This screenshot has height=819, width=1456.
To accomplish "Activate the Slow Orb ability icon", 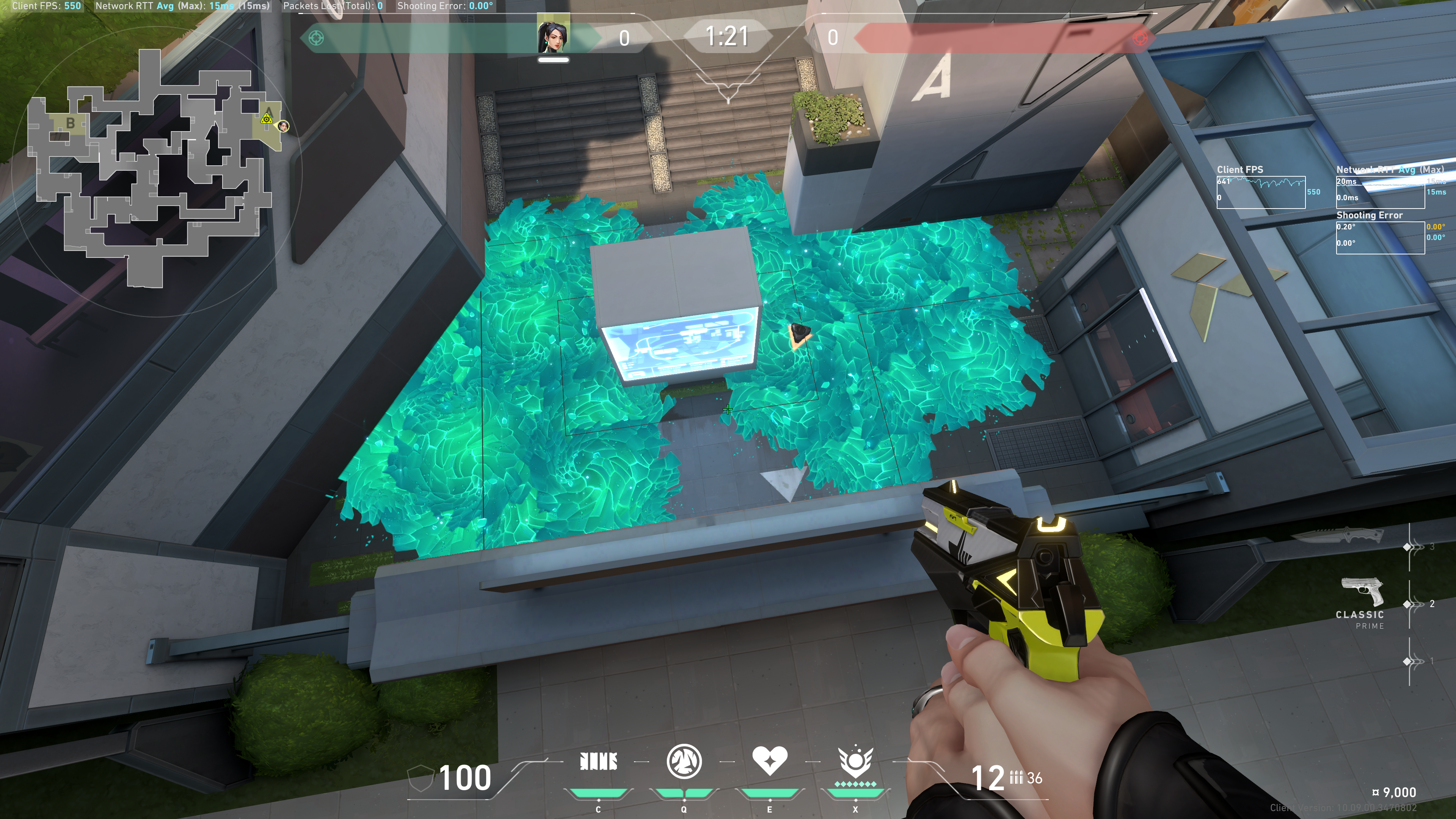I will click(684, 761).
